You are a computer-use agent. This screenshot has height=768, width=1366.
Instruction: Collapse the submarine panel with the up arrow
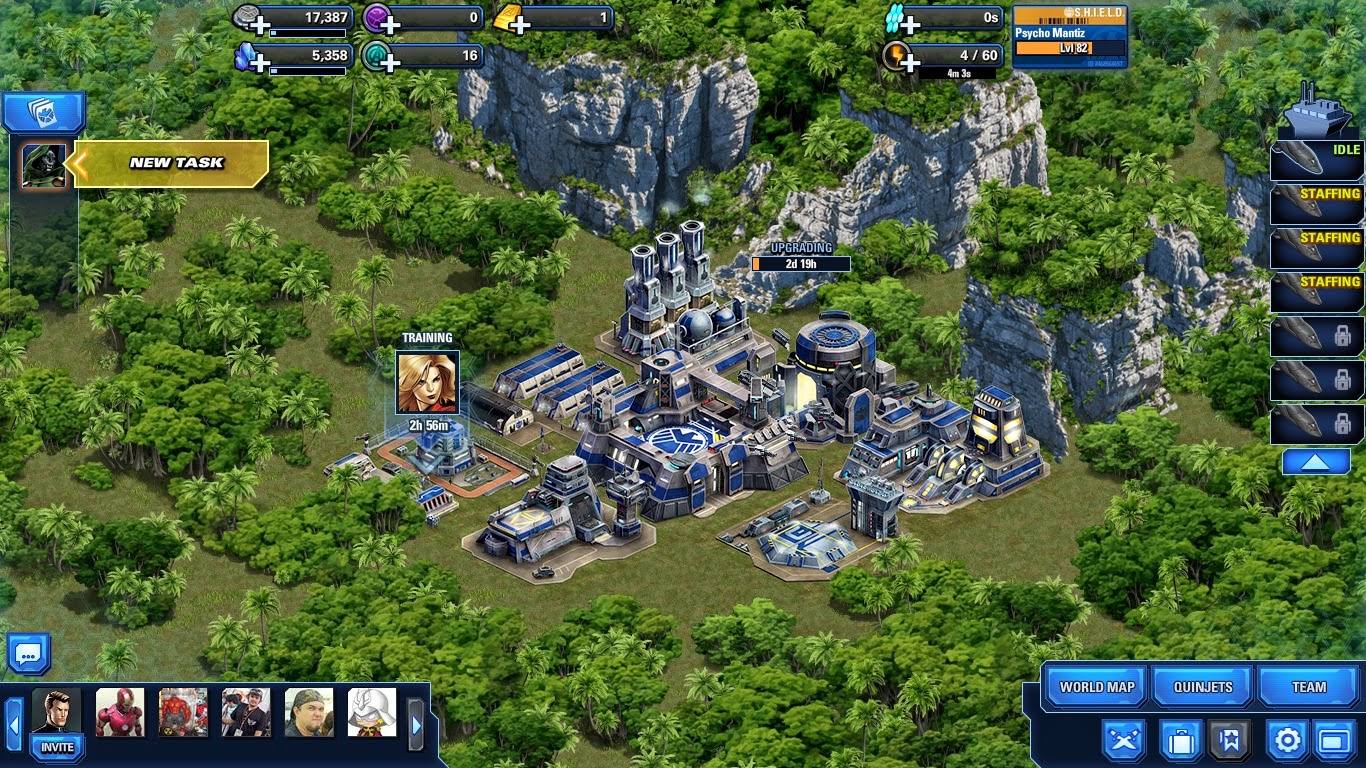1315,461
